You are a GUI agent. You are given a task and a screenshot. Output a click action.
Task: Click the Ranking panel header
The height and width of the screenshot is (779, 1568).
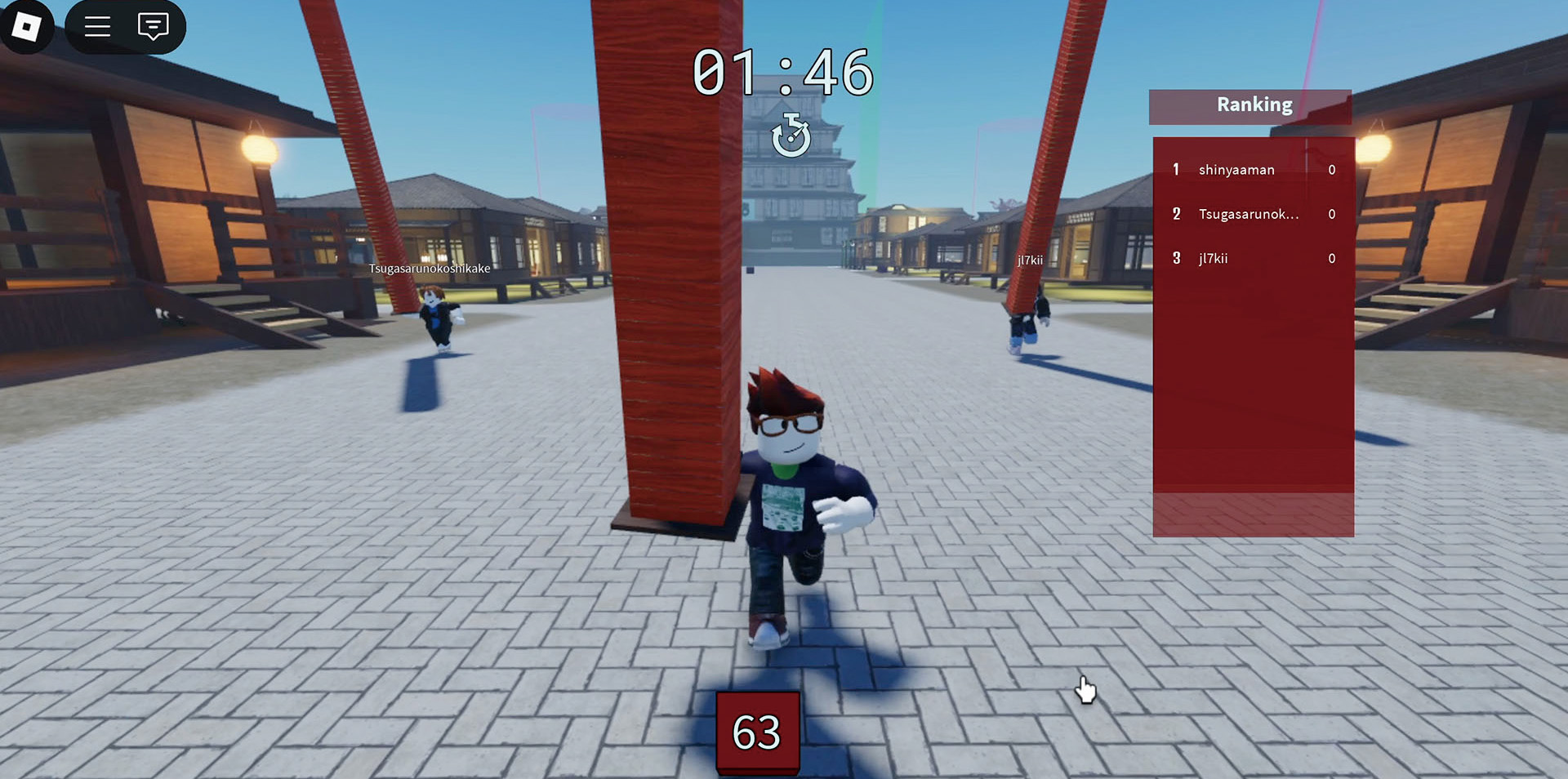pyautogui.click(x=1253, y=105)
